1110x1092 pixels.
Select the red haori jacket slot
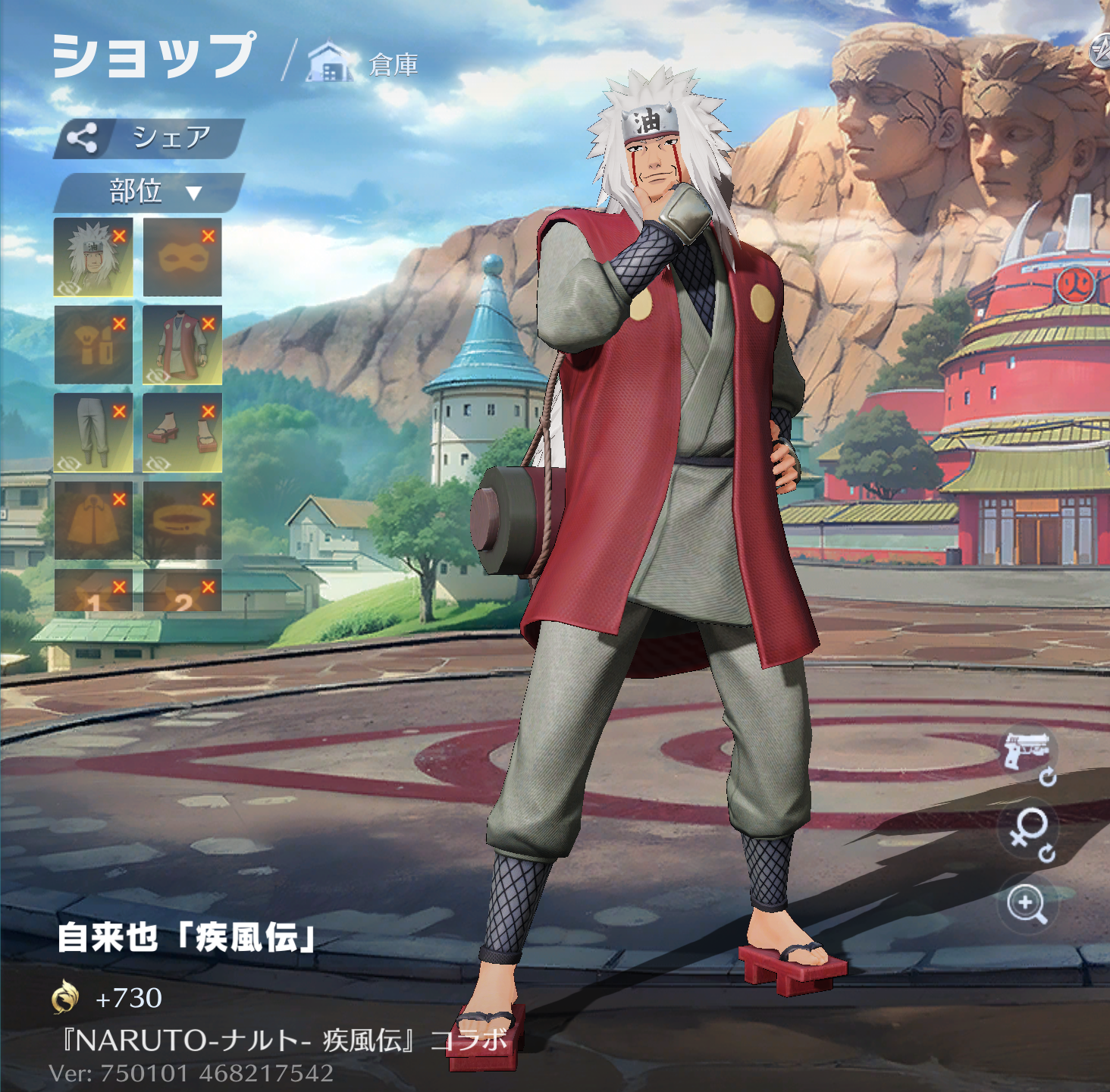pos(181,345)
